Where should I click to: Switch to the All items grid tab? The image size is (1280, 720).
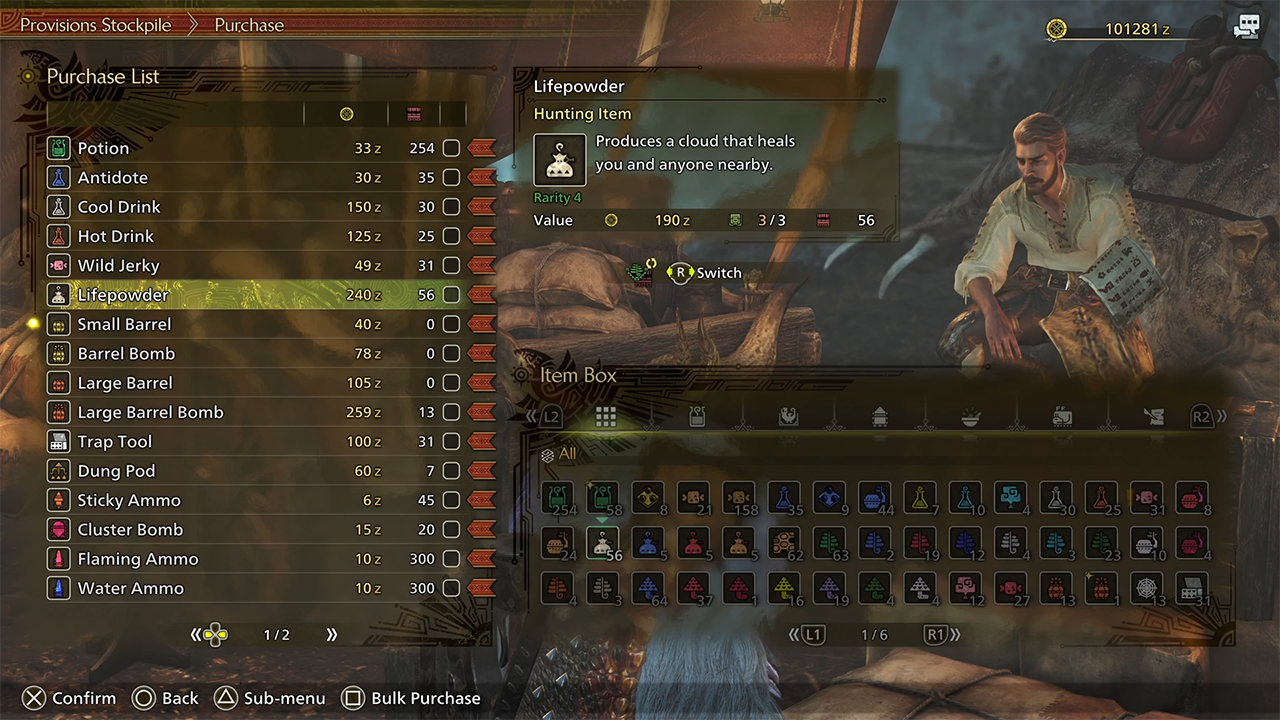(606, 417)
